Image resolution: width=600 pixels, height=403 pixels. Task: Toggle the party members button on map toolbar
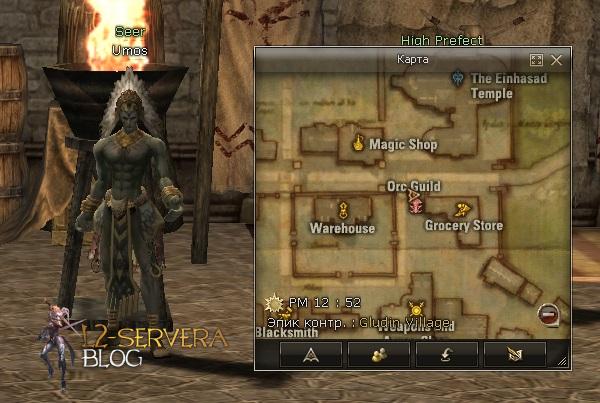point(378,354)
